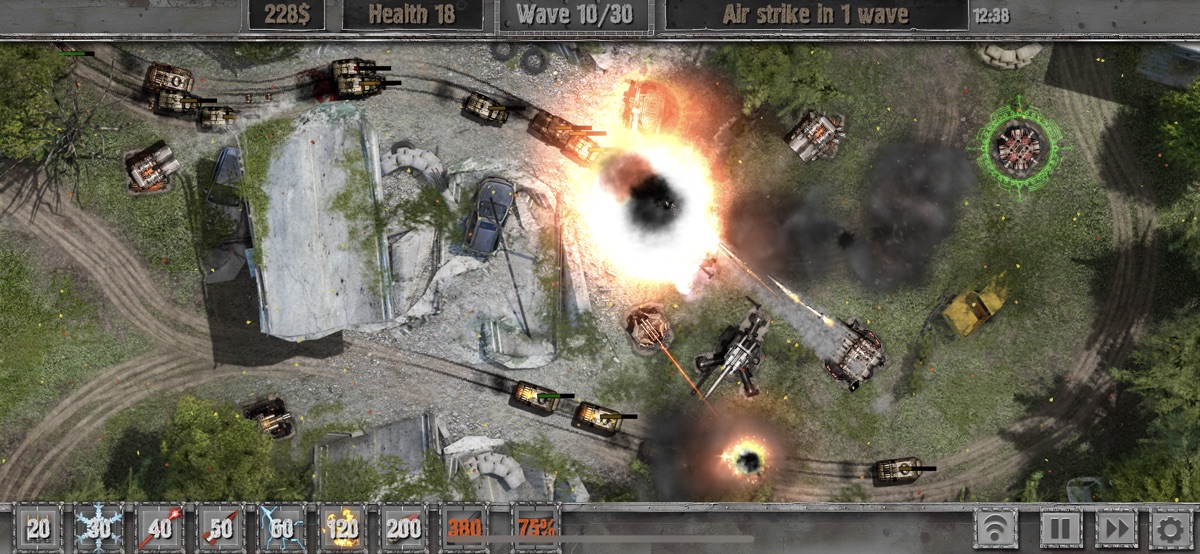Choose the 60-cost lightning tower

coord(282,528)
